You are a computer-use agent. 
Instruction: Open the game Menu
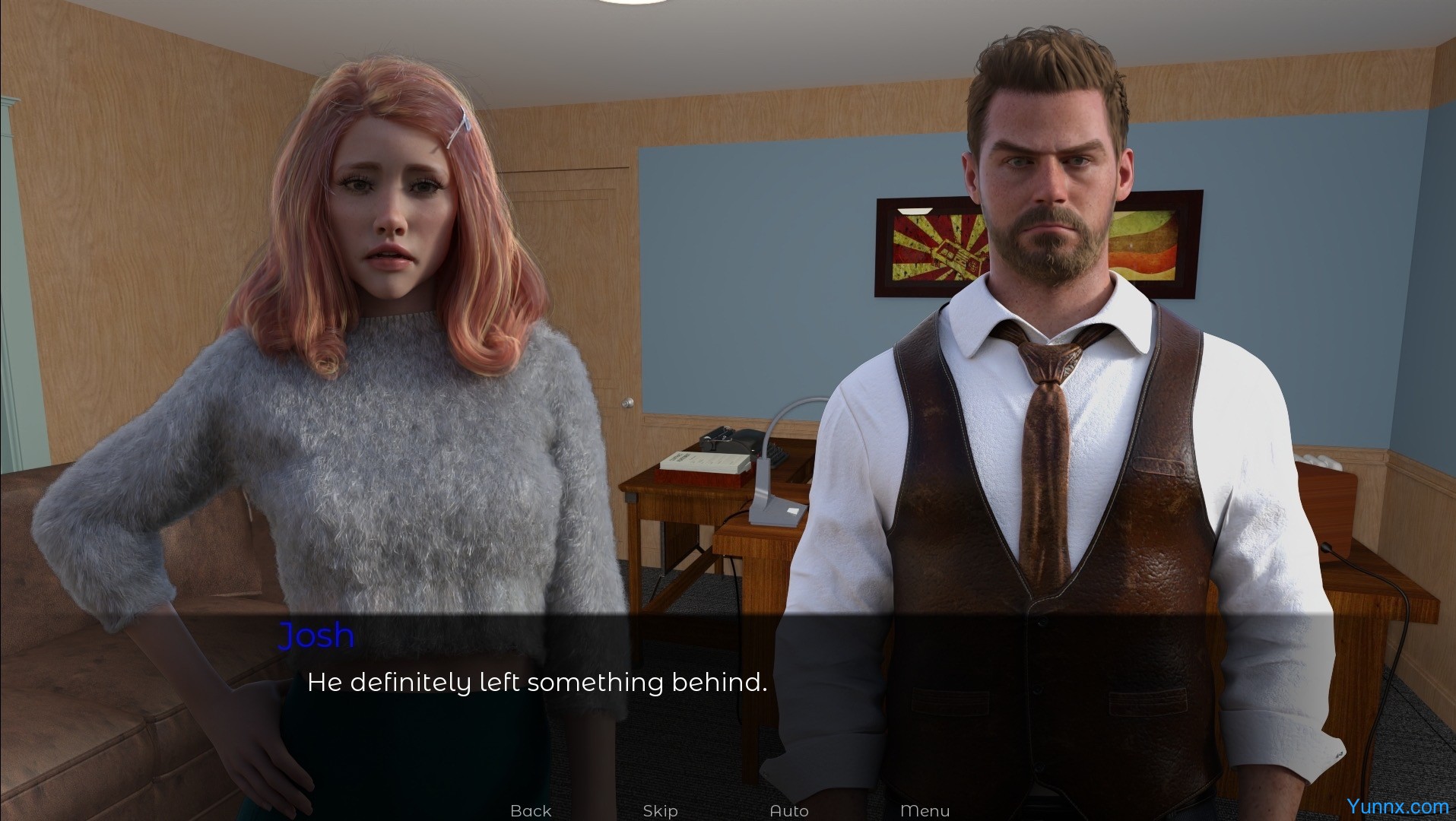coord(925,810)
